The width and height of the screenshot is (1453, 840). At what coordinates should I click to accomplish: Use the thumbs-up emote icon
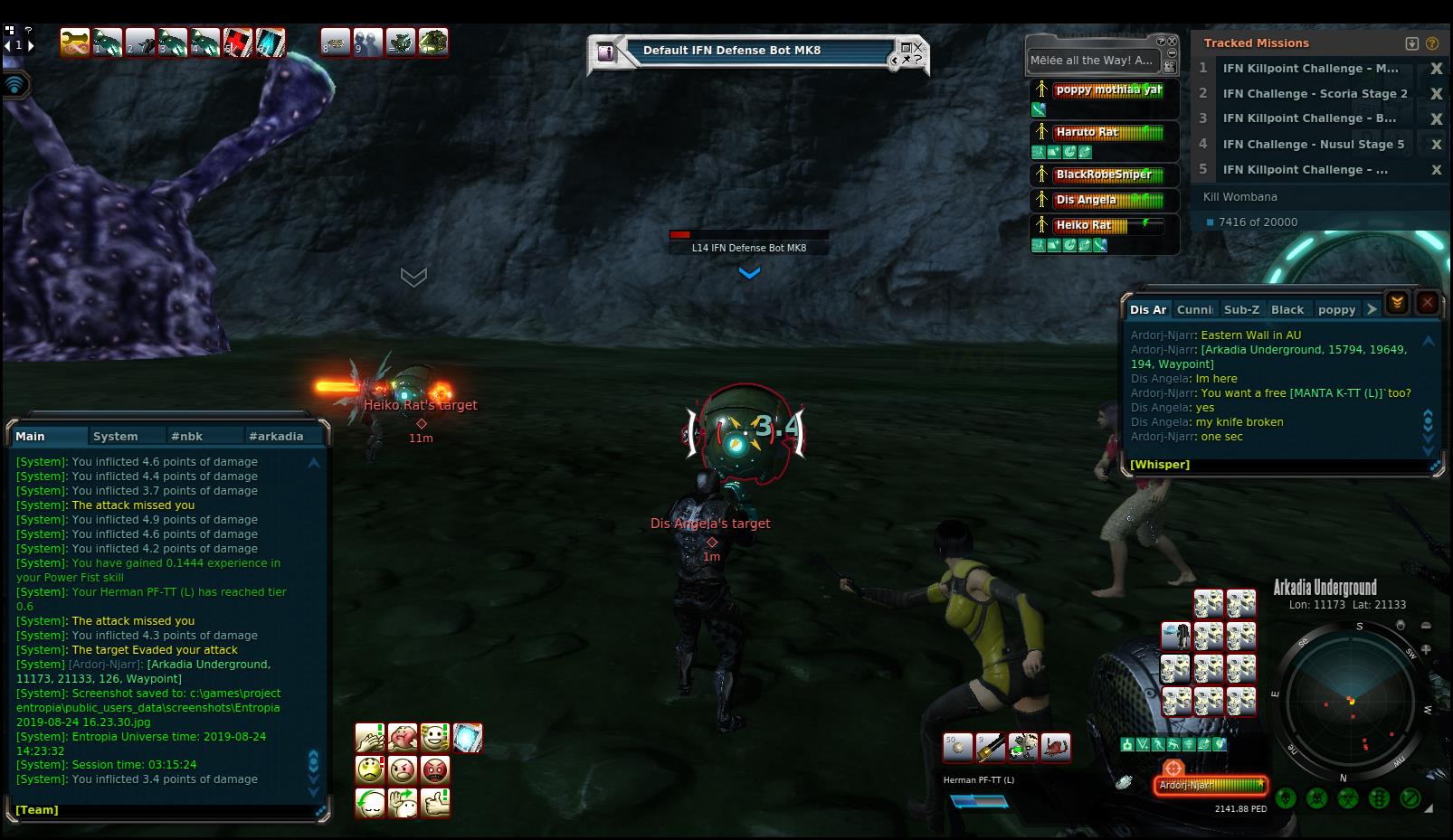(435, 802)
